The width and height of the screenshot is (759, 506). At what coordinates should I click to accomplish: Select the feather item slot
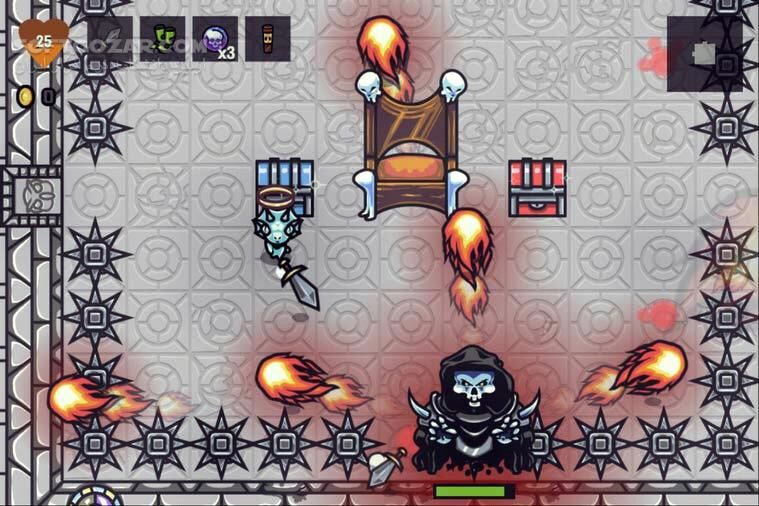point(110,39)
